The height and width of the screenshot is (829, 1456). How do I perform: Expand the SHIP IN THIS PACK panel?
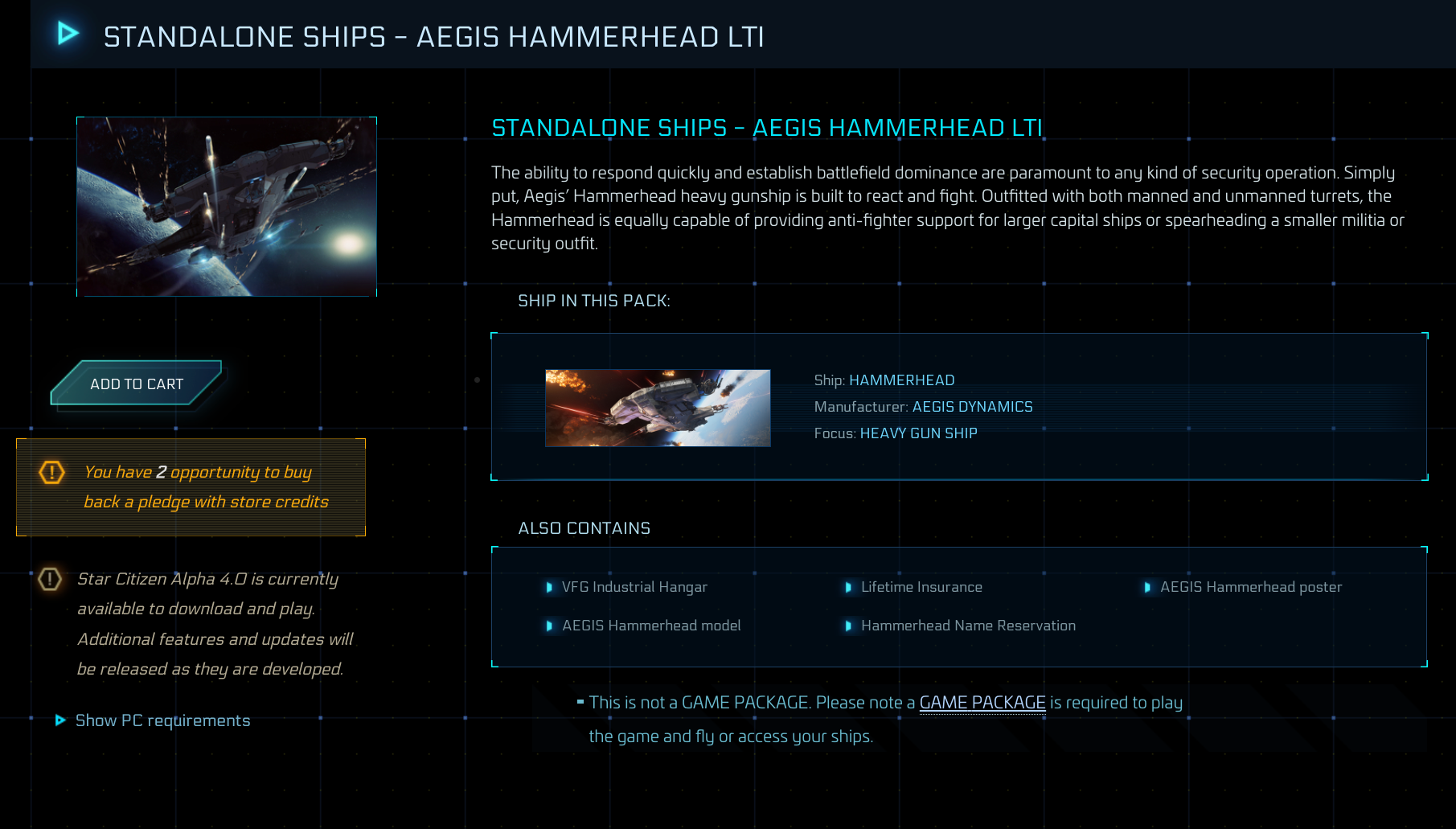pos(594,301)
